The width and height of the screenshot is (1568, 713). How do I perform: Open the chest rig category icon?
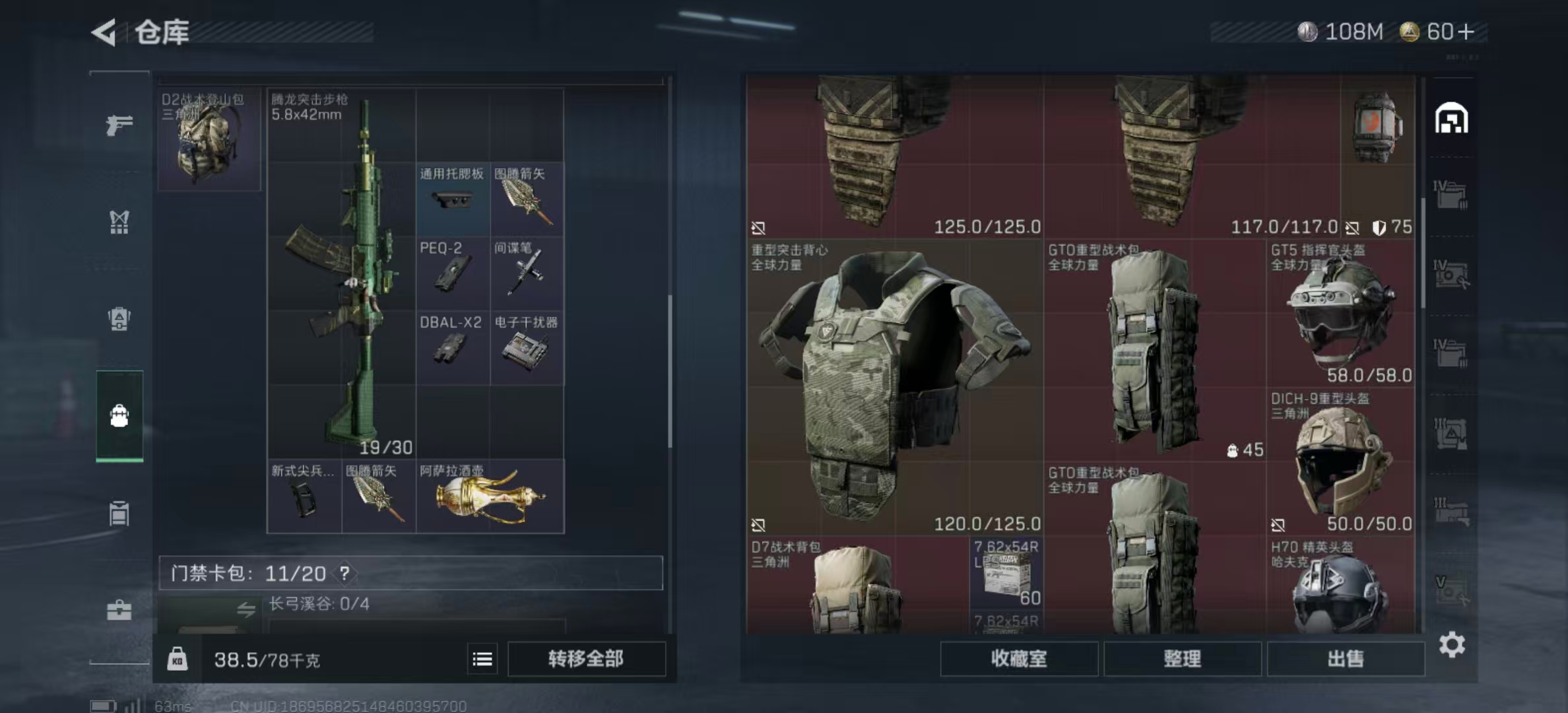[119, 223]
